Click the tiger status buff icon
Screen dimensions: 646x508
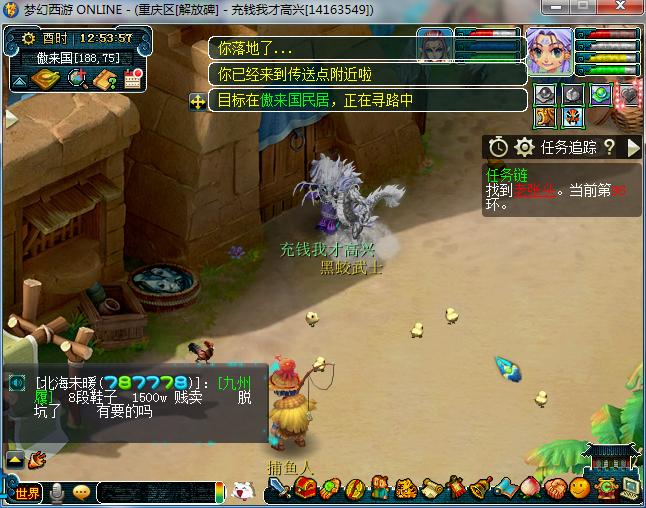[x=545, y=119]
